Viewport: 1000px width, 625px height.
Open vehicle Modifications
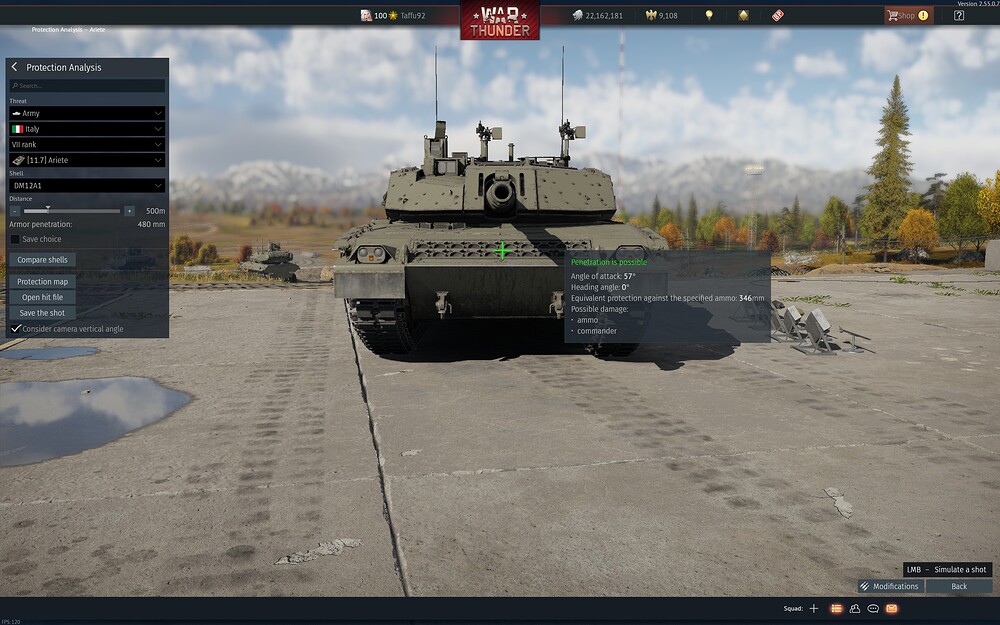coord(890,586)
